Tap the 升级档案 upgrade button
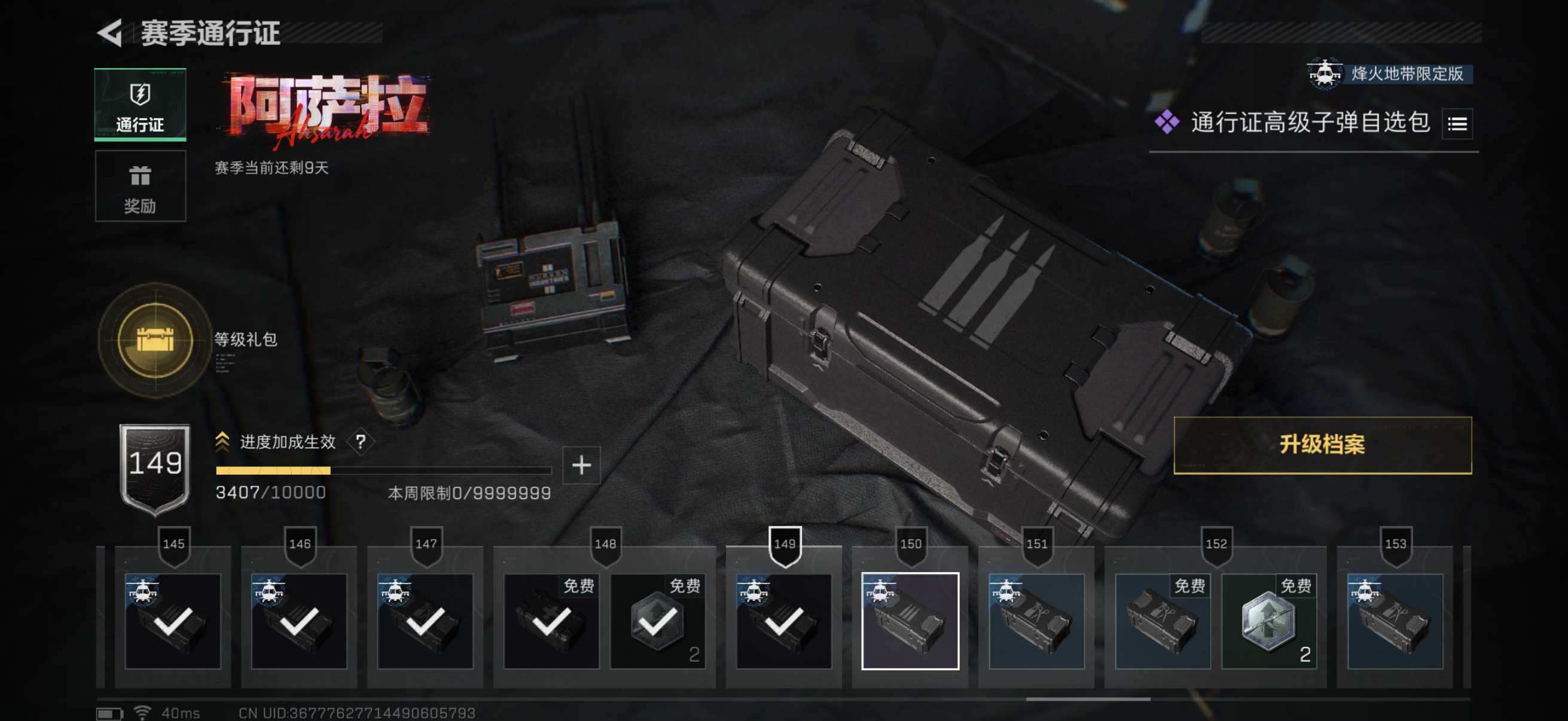Screen dimensions: 1568x721 [x=1322, y=445]
